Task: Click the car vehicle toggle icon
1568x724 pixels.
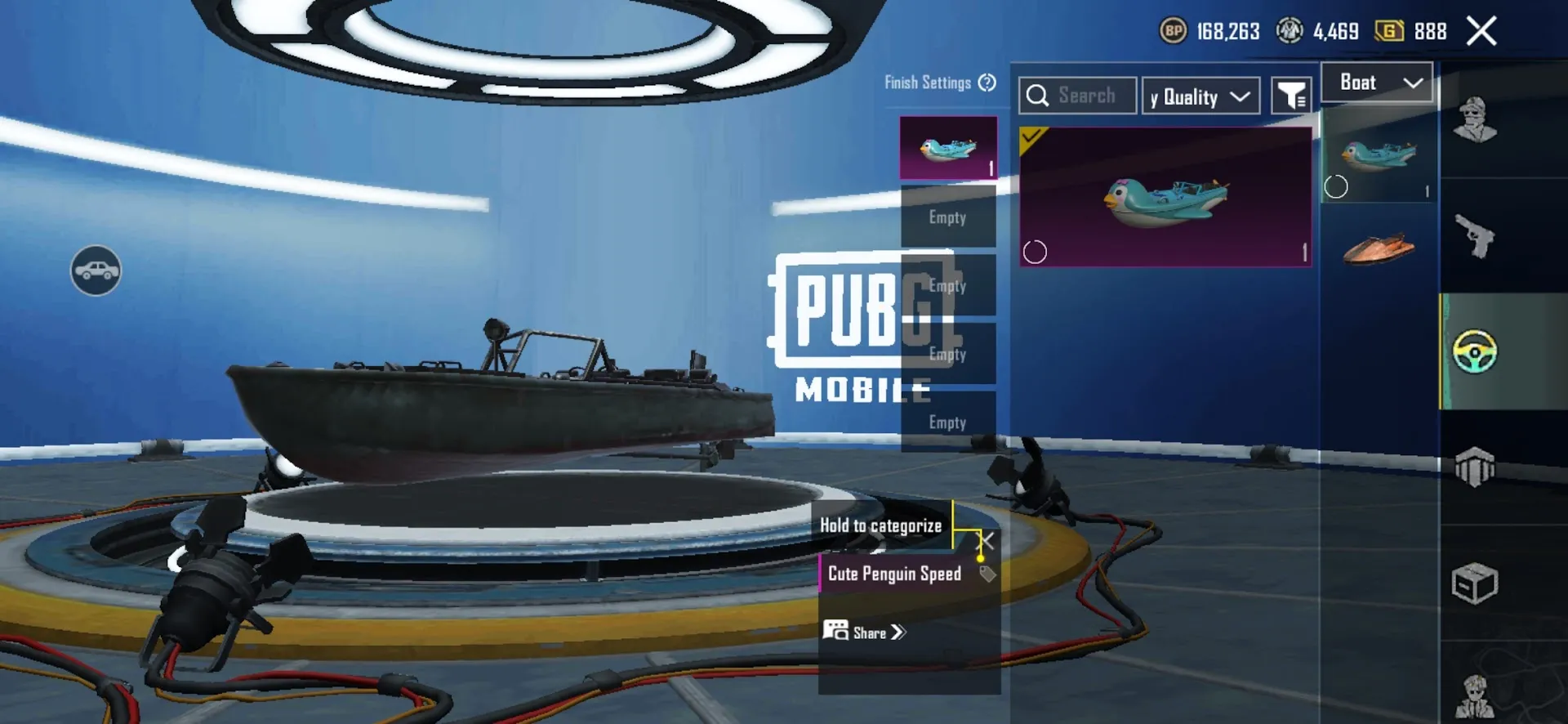Action: [x=96, y=270]
